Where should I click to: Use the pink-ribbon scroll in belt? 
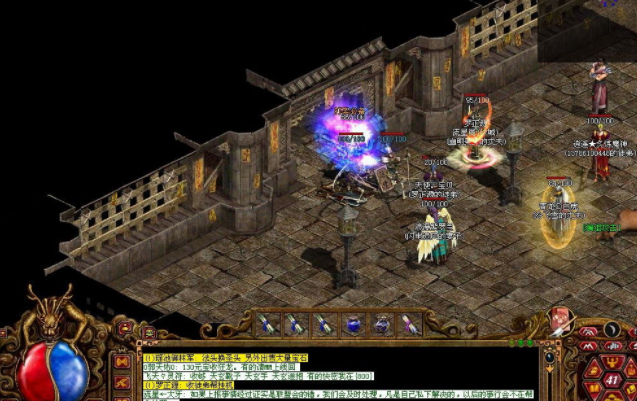click(409, 324)
